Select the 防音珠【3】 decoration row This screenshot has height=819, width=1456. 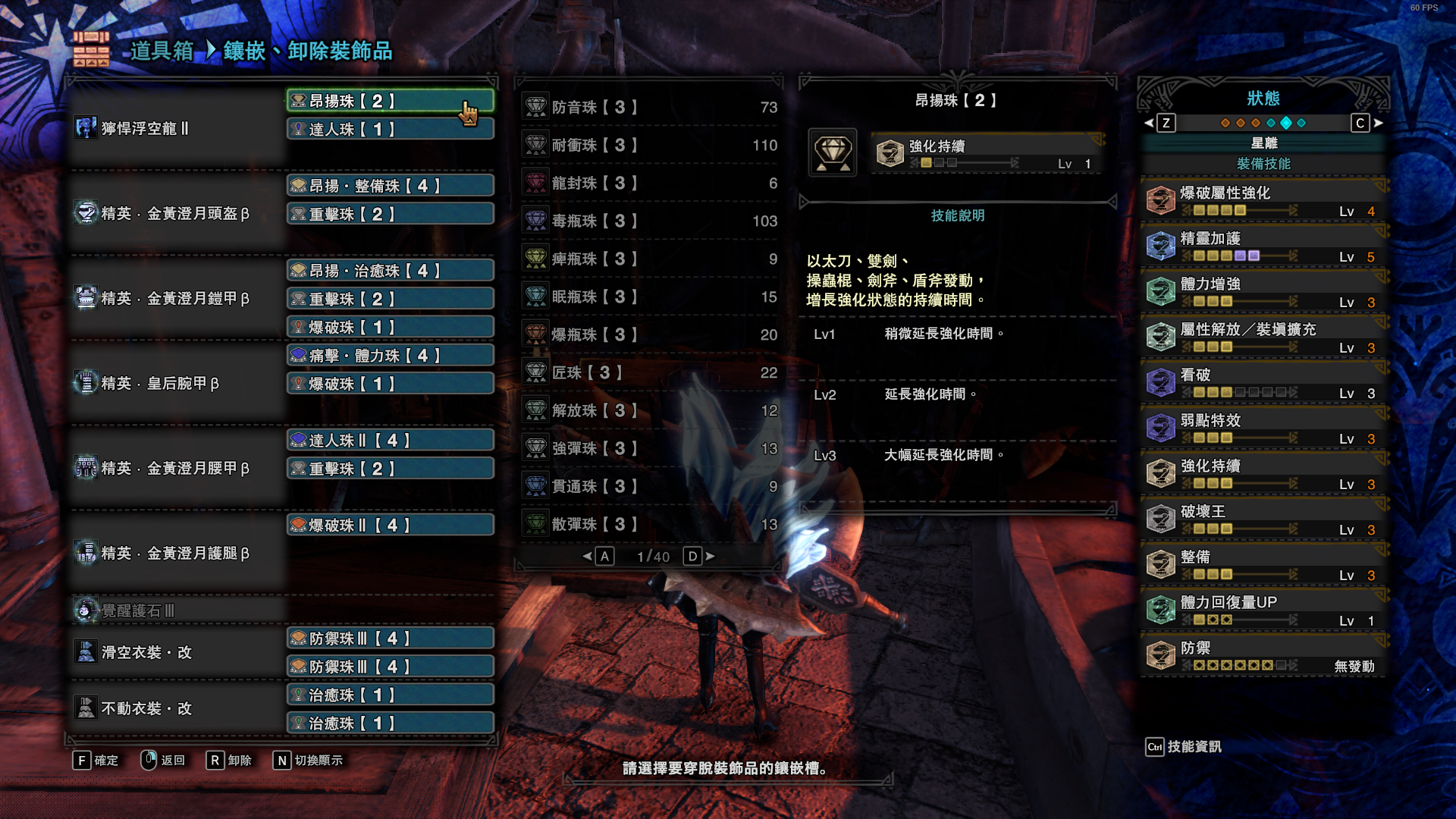[x=649, y=107]
